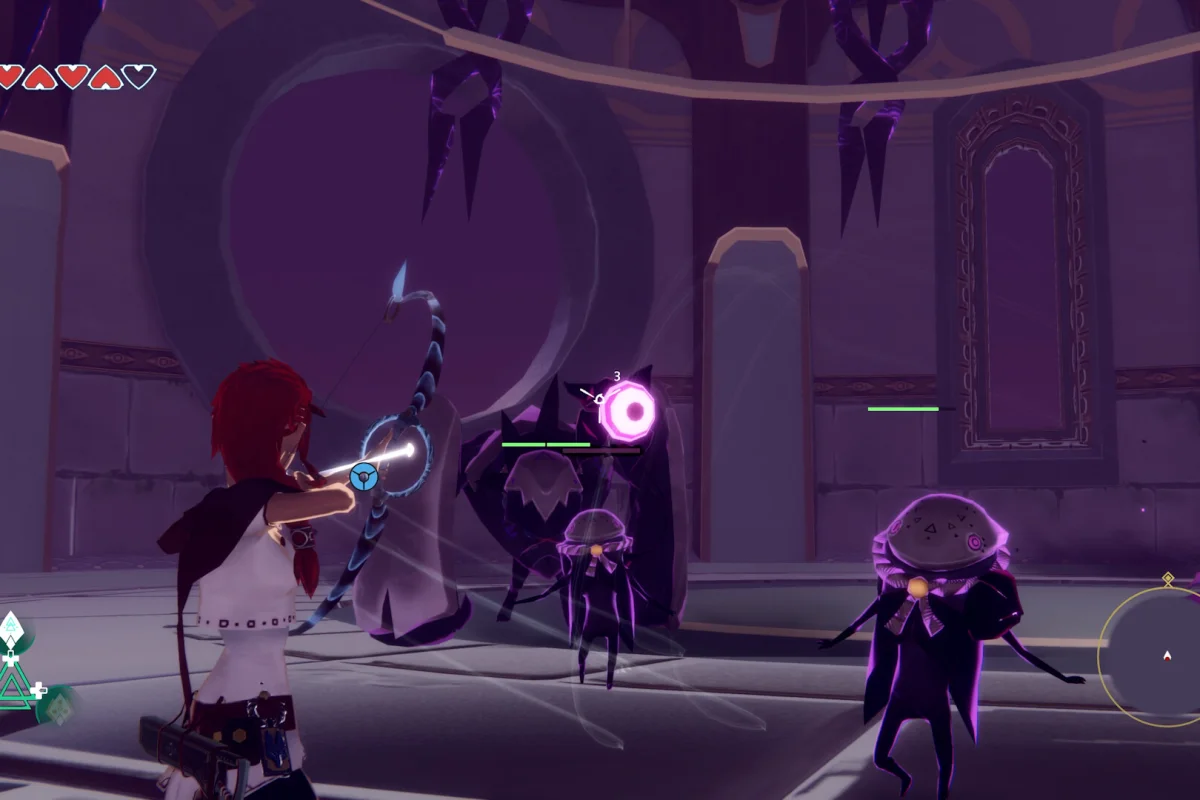
Task: Click the yellow diamond marker atop minimap
Action: pyautogui.click(x=1167, y=578)
